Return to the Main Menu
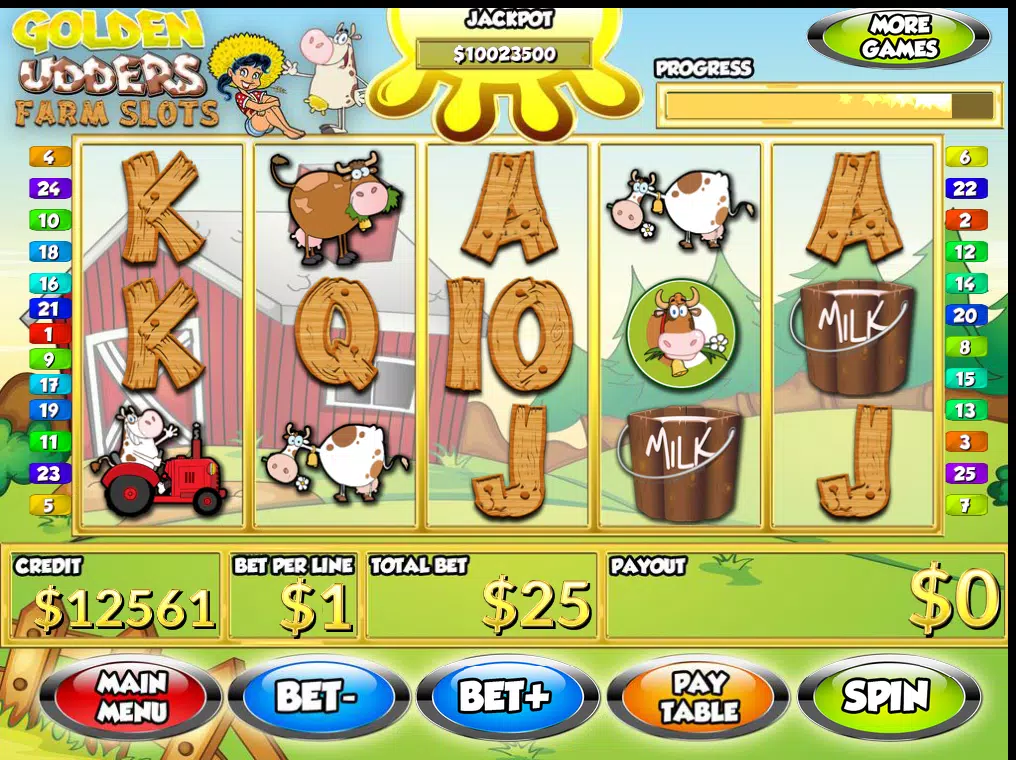Image resolution: width=1016 pixels, height=760 pixels. (132, 696)
